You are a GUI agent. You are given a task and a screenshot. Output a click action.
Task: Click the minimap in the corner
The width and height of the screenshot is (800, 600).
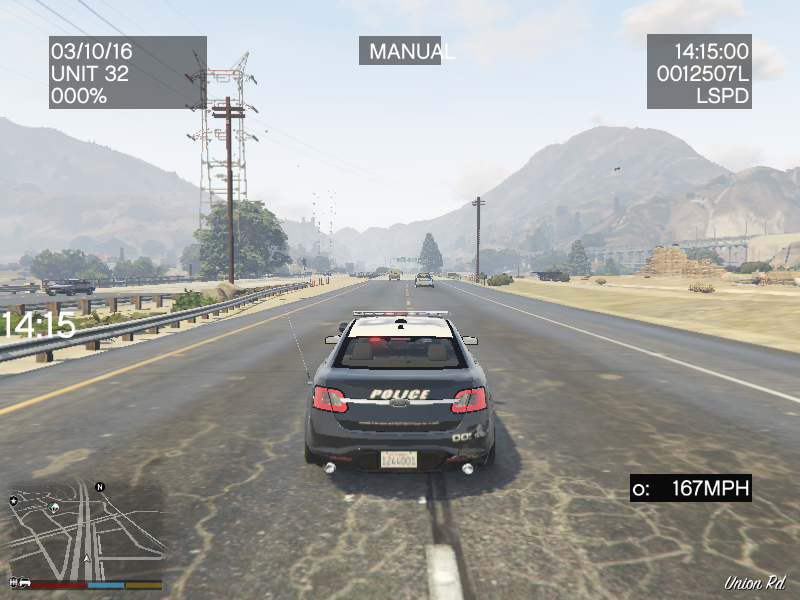click(x=85, y=530)
